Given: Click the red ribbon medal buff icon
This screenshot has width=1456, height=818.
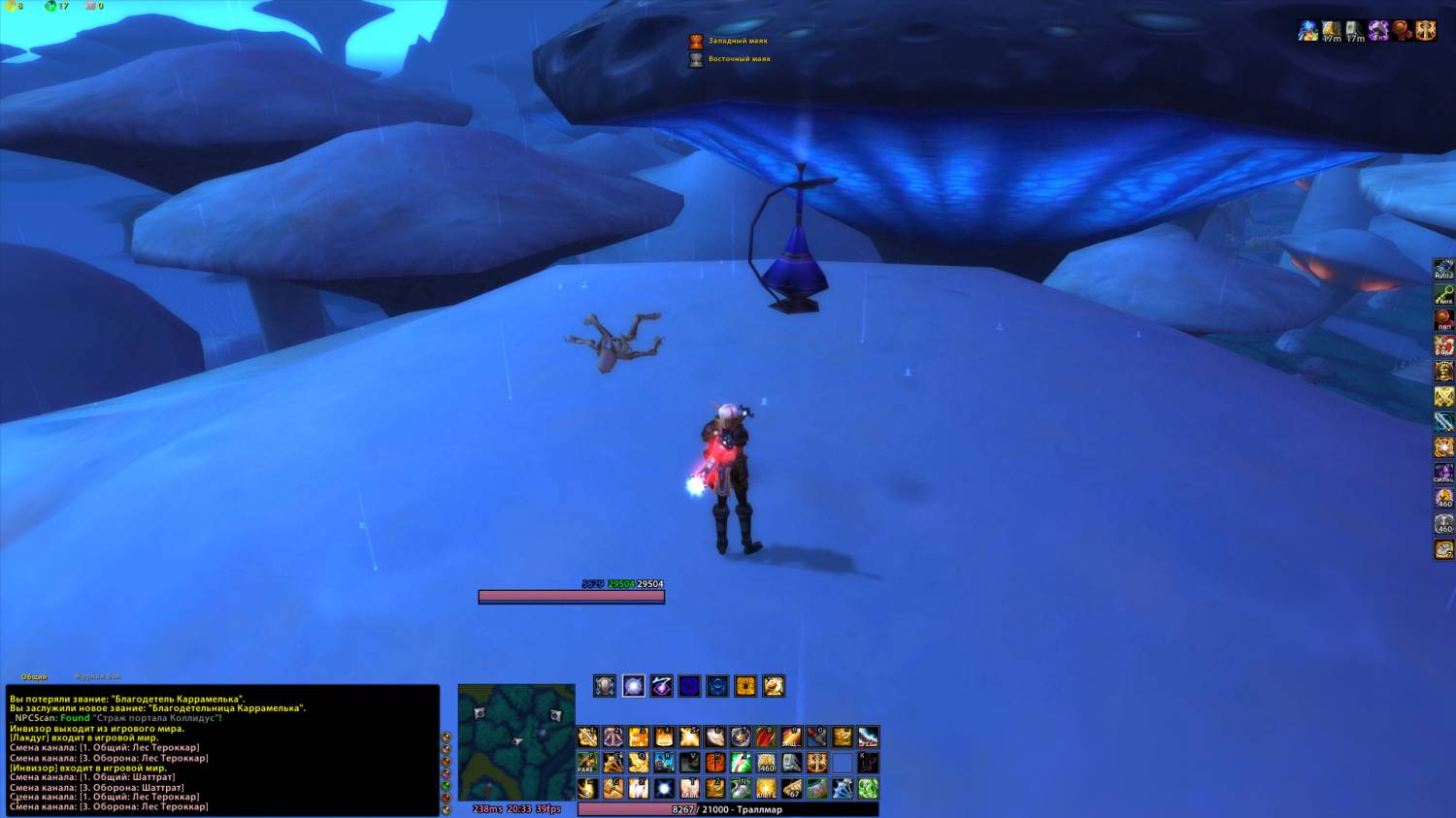Looking at the screenshot, I should tap(1402, 31).
